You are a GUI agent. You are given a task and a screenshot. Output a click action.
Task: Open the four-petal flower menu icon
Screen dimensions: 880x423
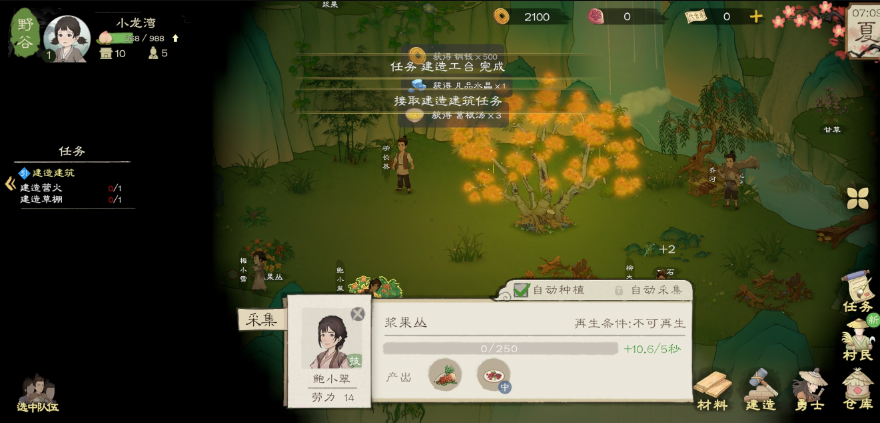[857, 198]
